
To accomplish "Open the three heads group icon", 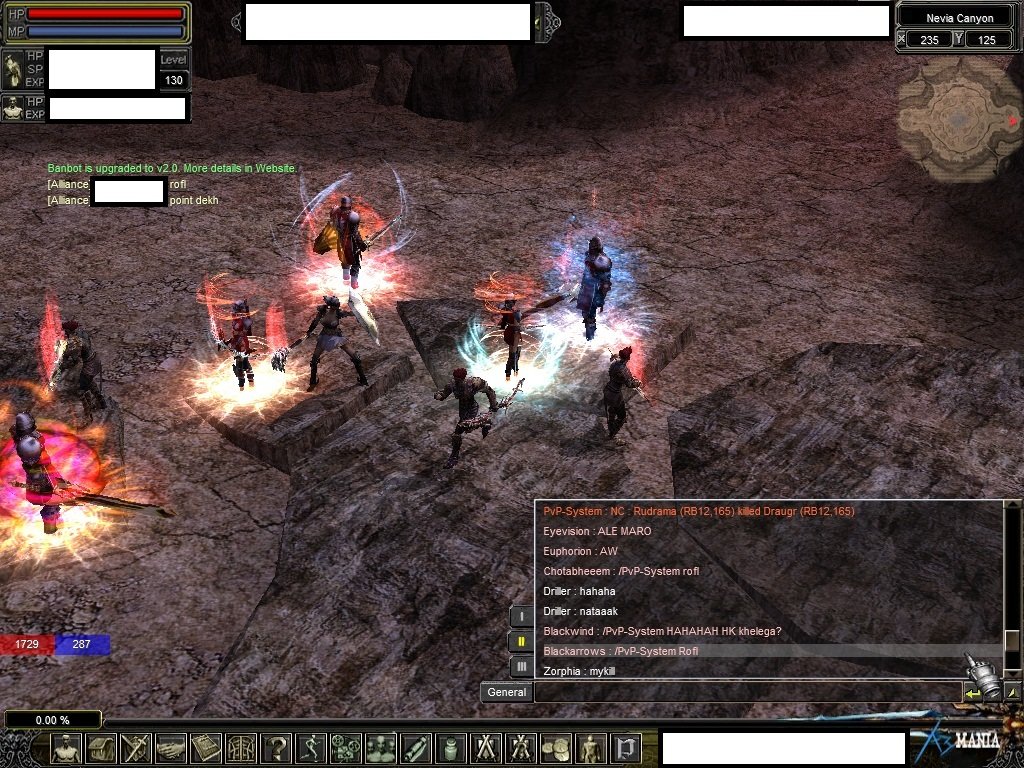I will 381,747.
